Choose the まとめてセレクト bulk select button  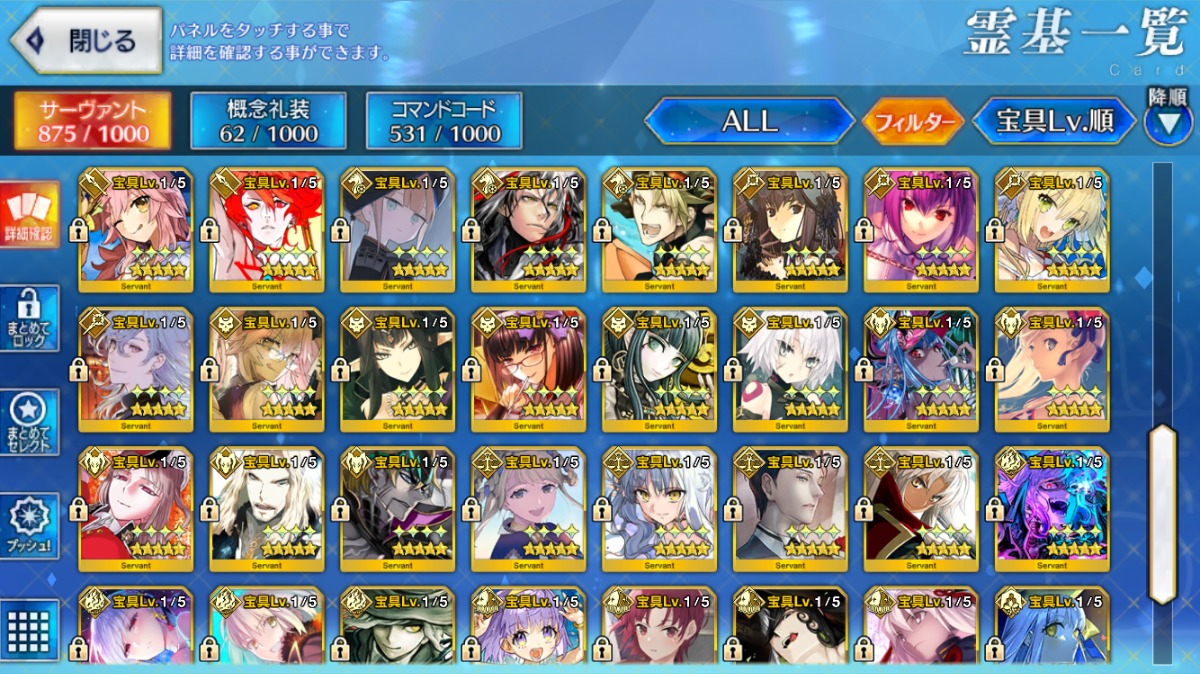29,421
